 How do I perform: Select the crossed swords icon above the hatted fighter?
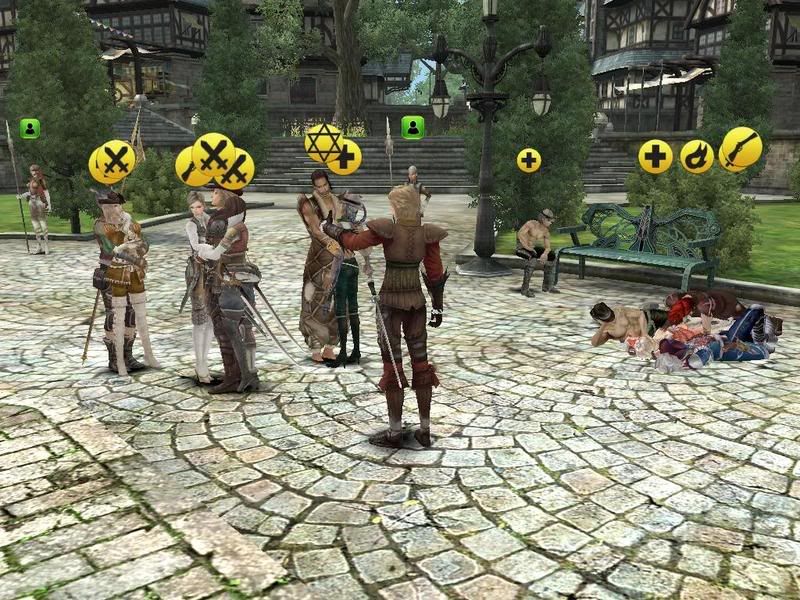(x=112, y=160)
